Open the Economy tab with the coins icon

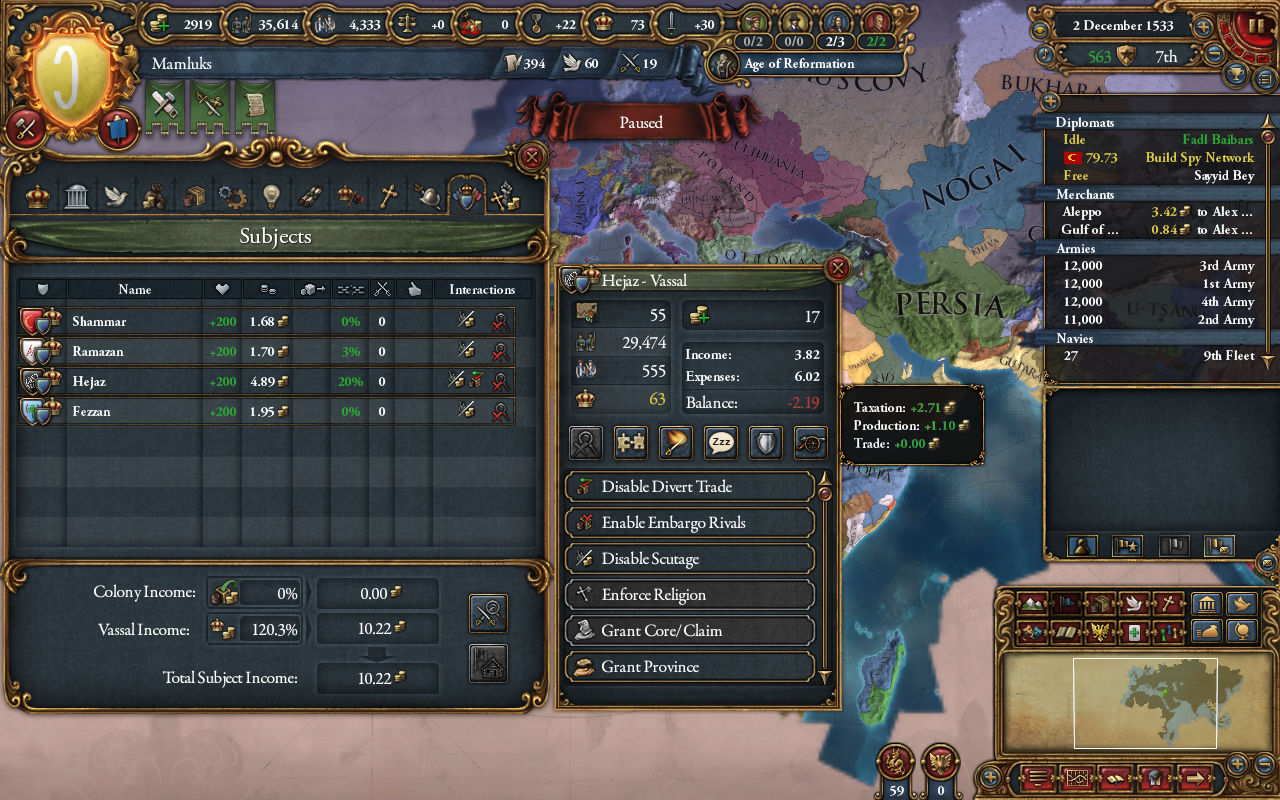tap(153, 195)
